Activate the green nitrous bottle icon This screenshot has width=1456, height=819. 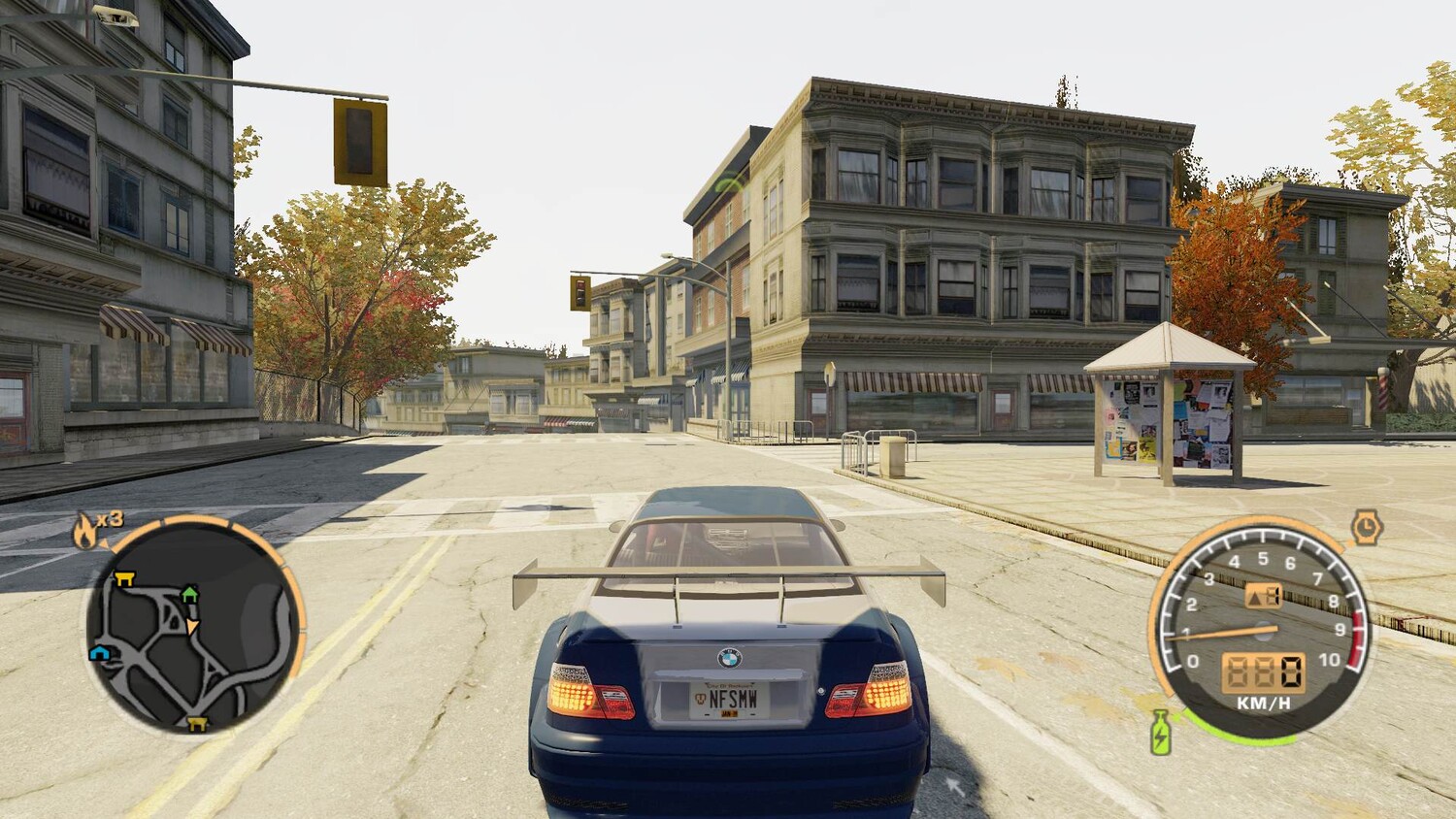pos(1159,733)
